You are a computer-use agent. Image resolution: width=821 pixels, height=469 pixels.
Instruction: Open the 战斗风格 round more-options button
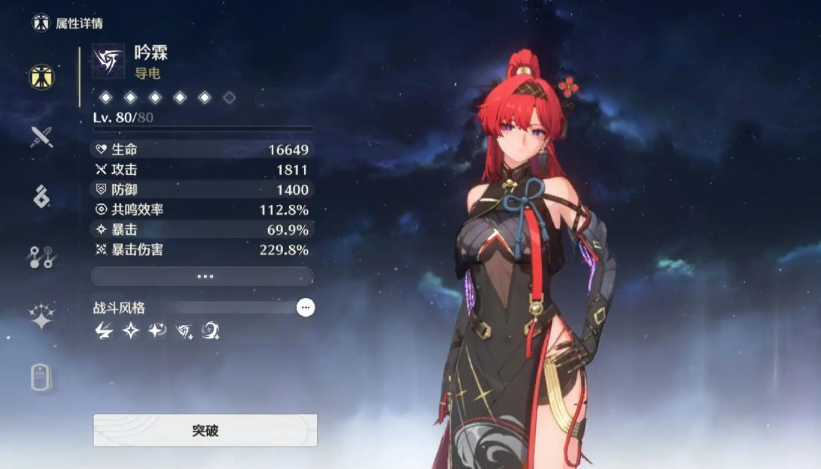click(x=306, y=308)
